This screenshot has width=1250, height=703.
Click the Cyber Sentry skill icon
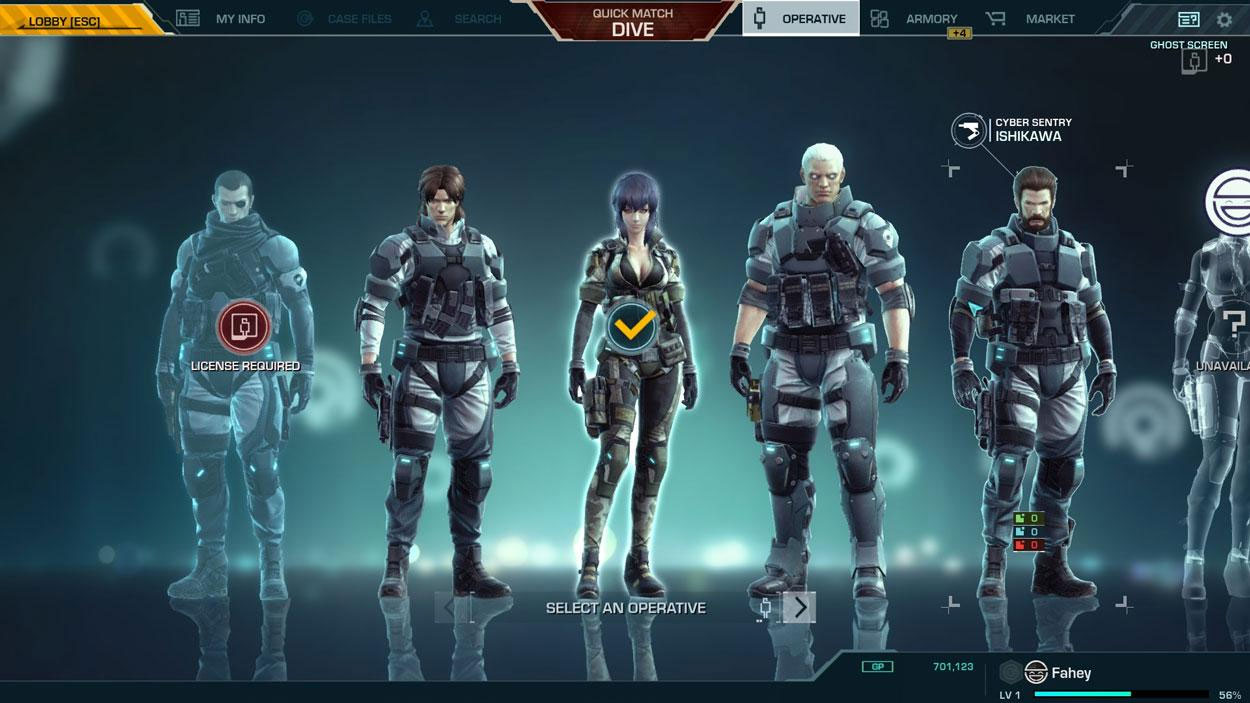[968, 130]
